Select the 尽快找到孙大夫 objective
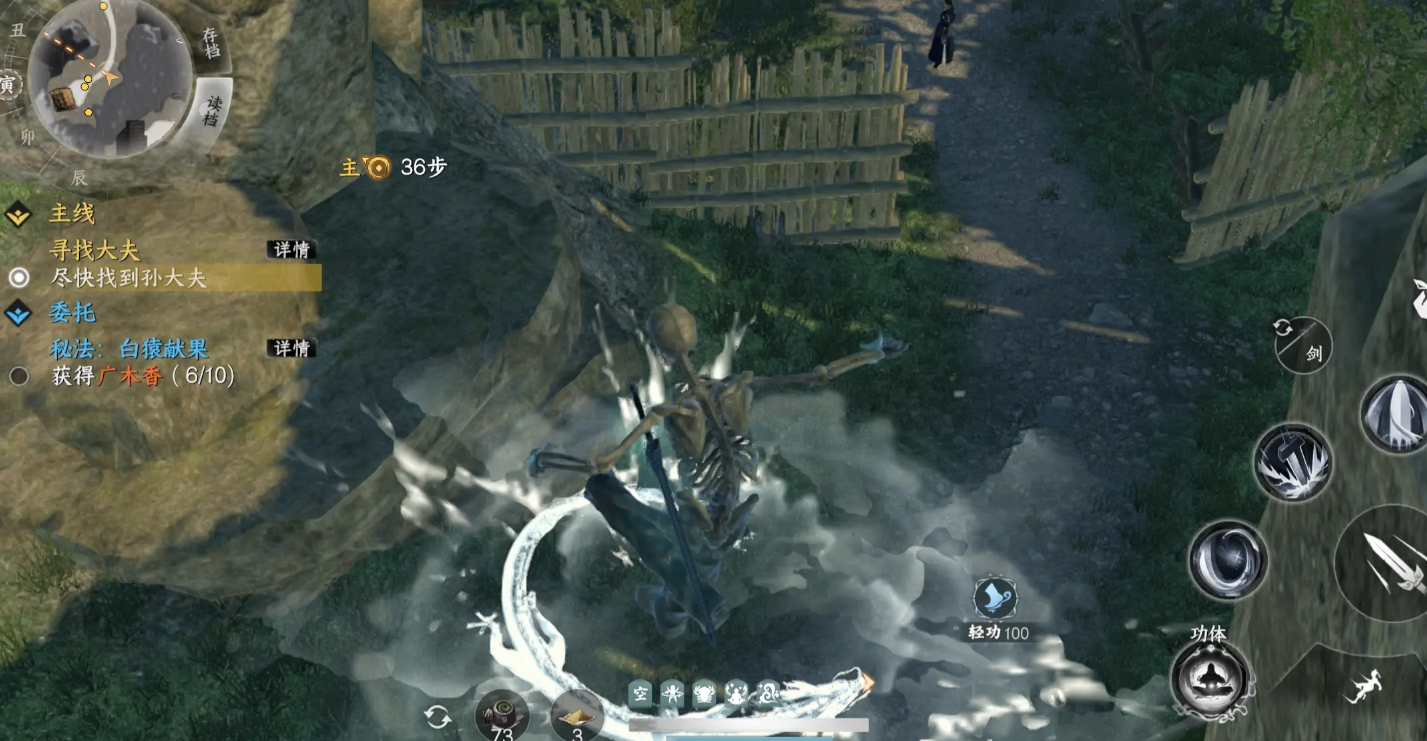This screenshot has height=741, width=1427. [x=129, y=278]
